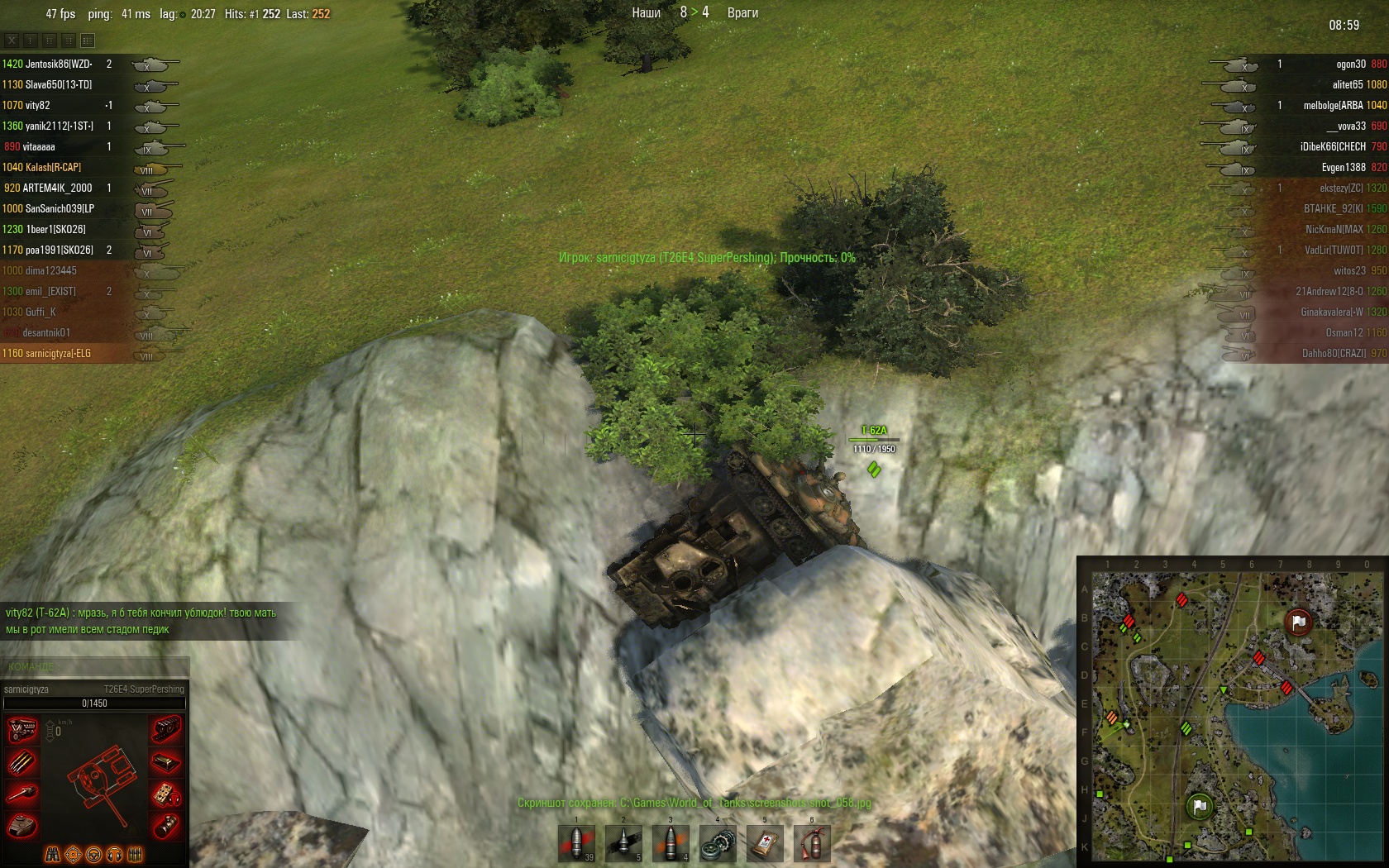
Task: Use the repair kit consumable
Action: pyautogui.click(x=718, y=843)
